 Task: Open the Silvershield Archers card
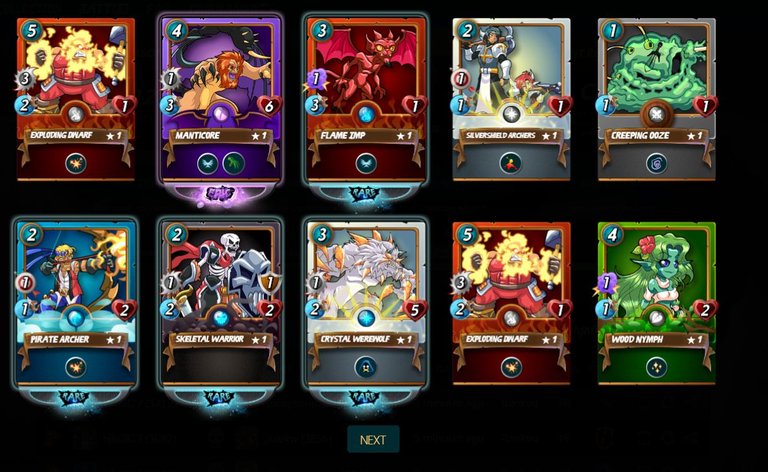511,98
